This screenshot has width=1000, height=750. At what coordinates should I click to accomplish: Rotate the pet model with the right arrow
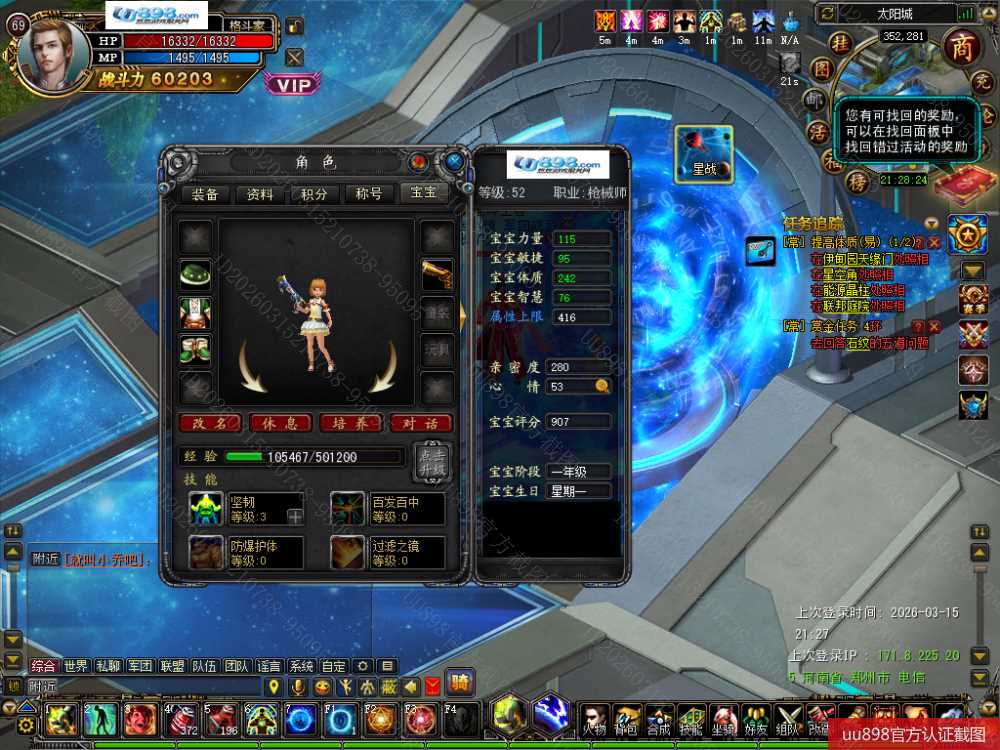tap(383, 367)
